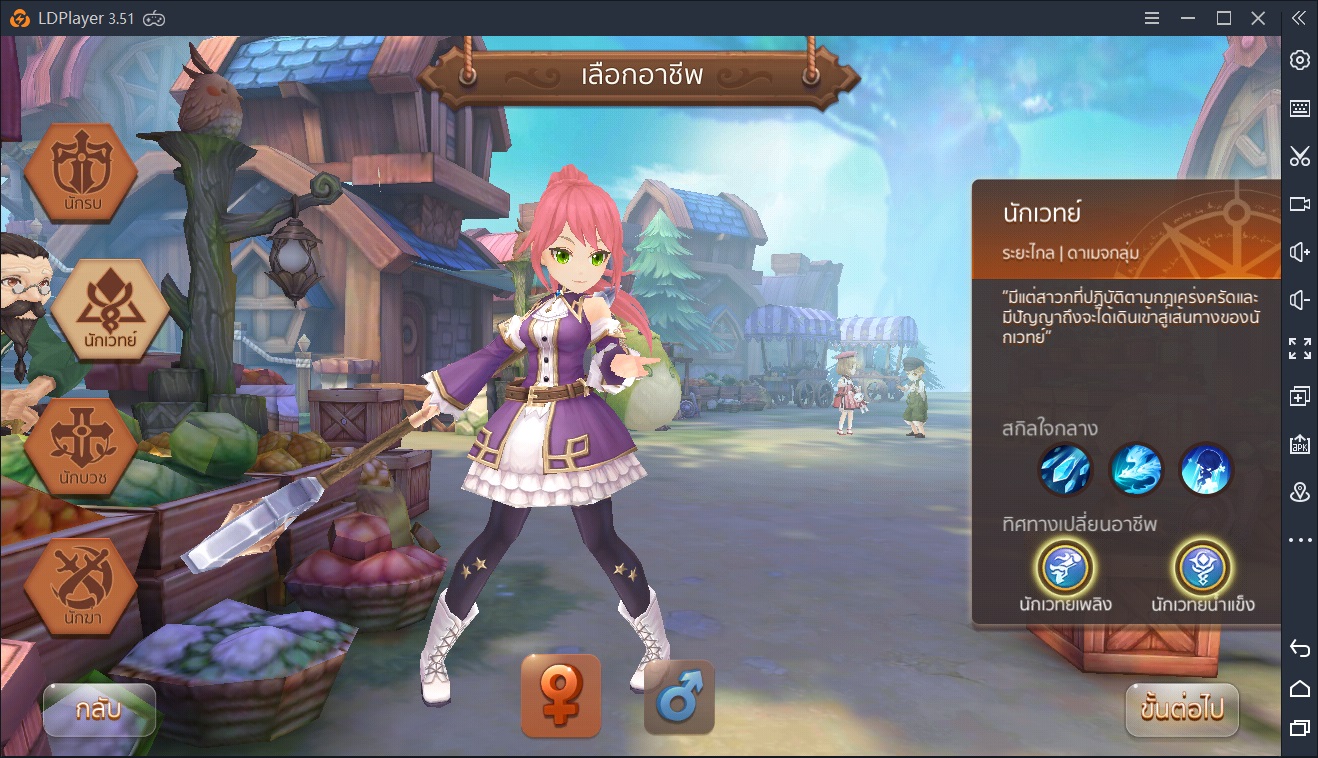This screenshot has height=758, width=1318.
Task: Collapse the LDPlayer sidebar with the double-arrow
Action: 1297,17
